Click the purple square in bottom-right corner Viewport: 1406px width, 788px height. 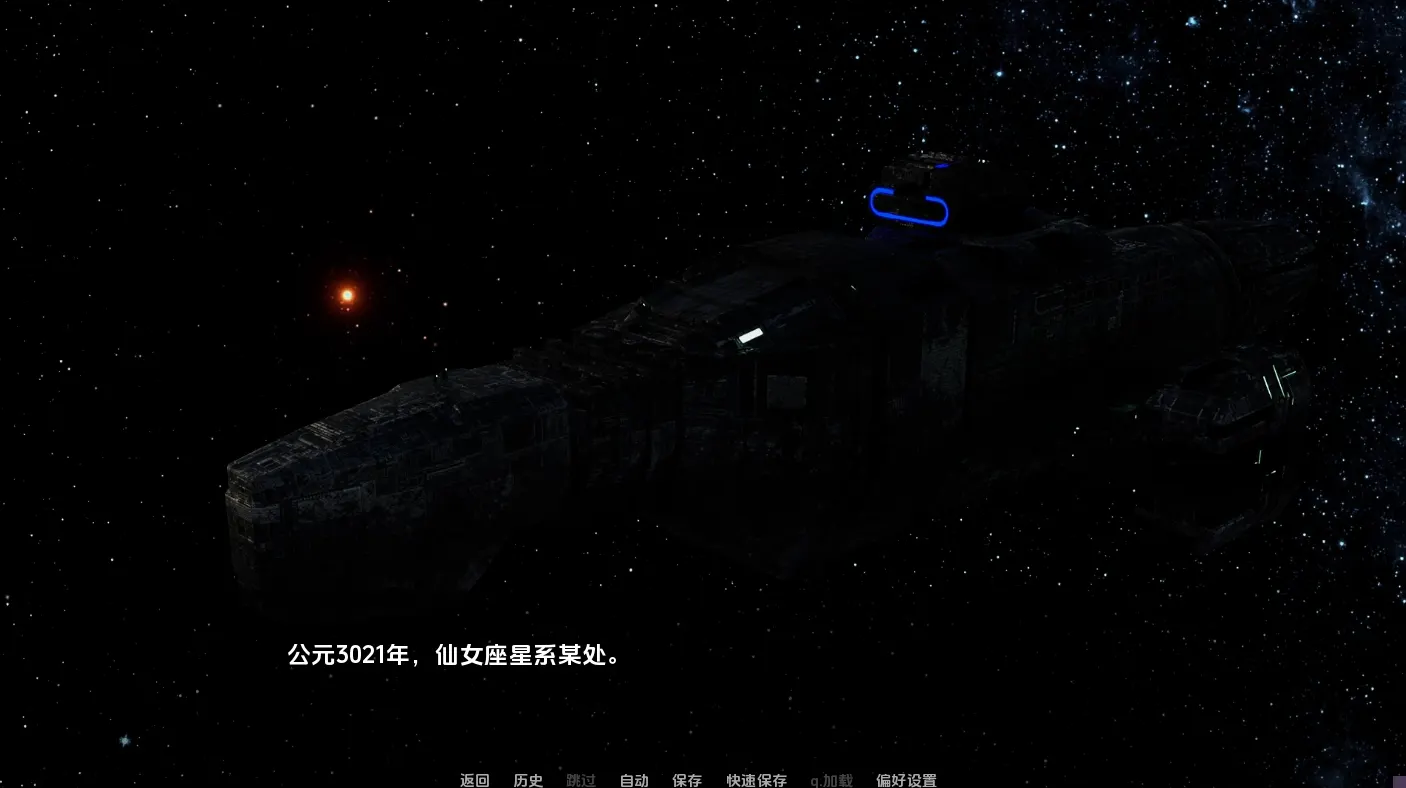pos(1400,783)
